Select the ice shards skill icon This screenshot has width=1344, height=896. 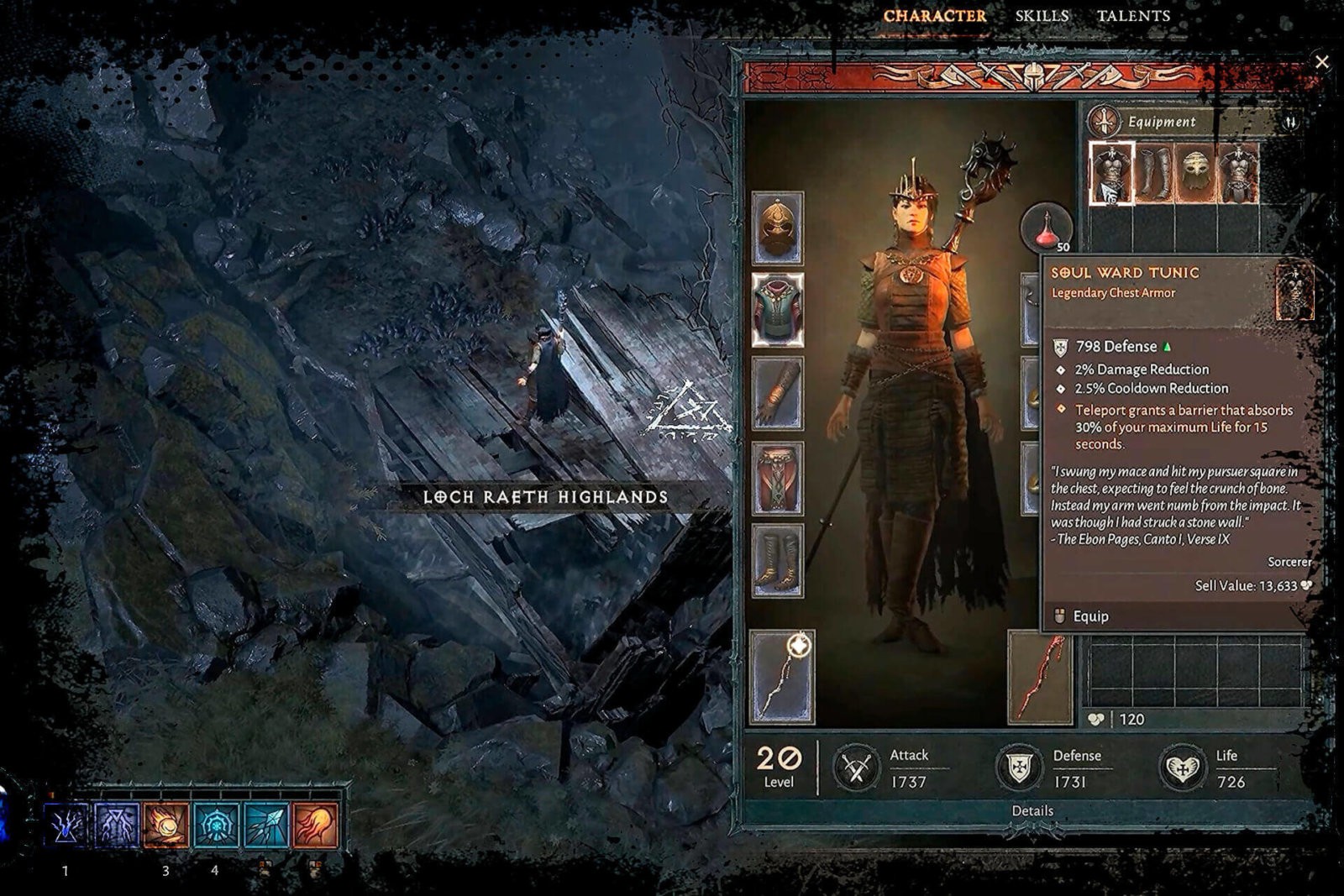(265, 825)
